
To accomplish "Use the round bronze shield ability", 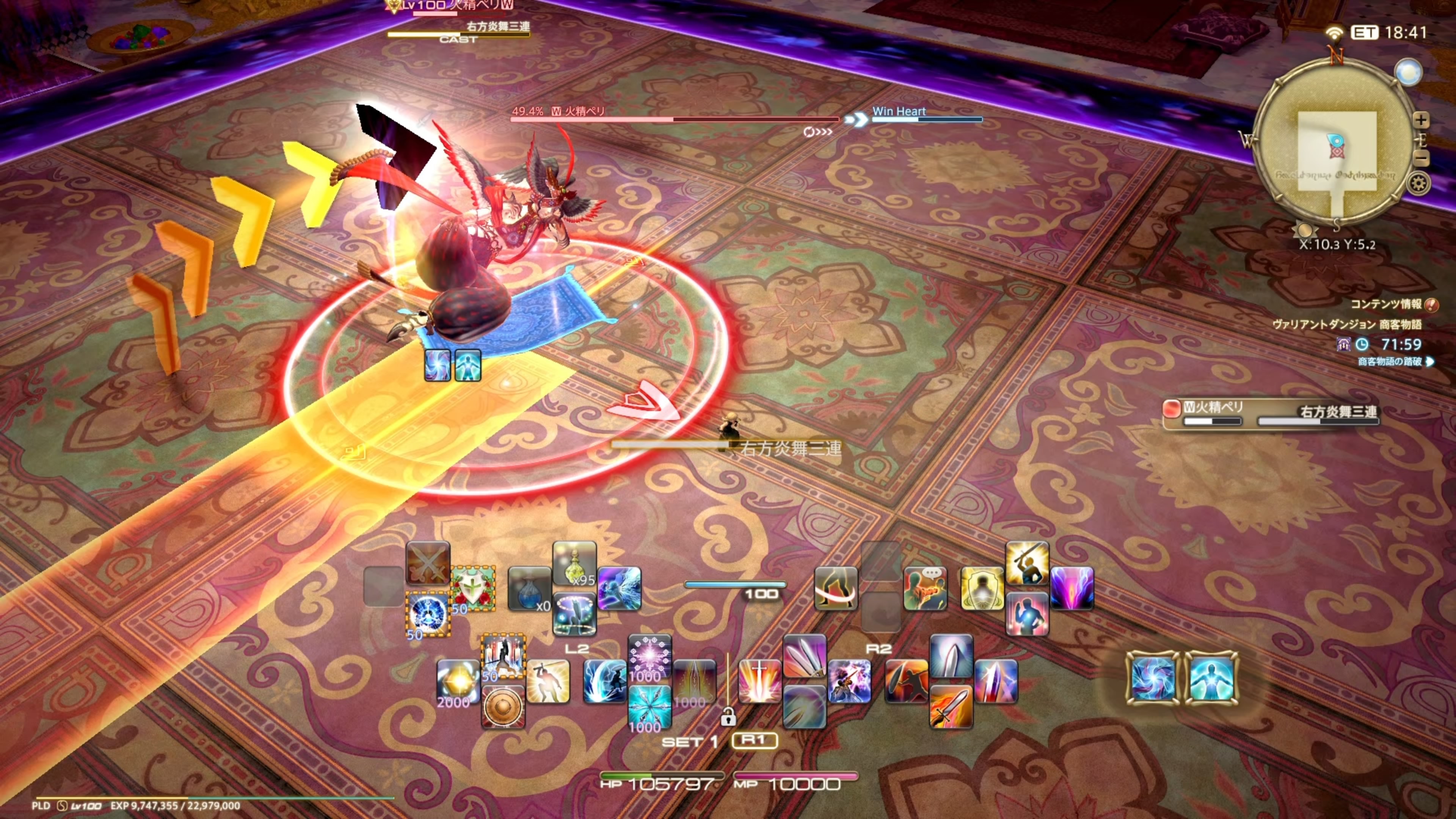I will pos(502,706).
